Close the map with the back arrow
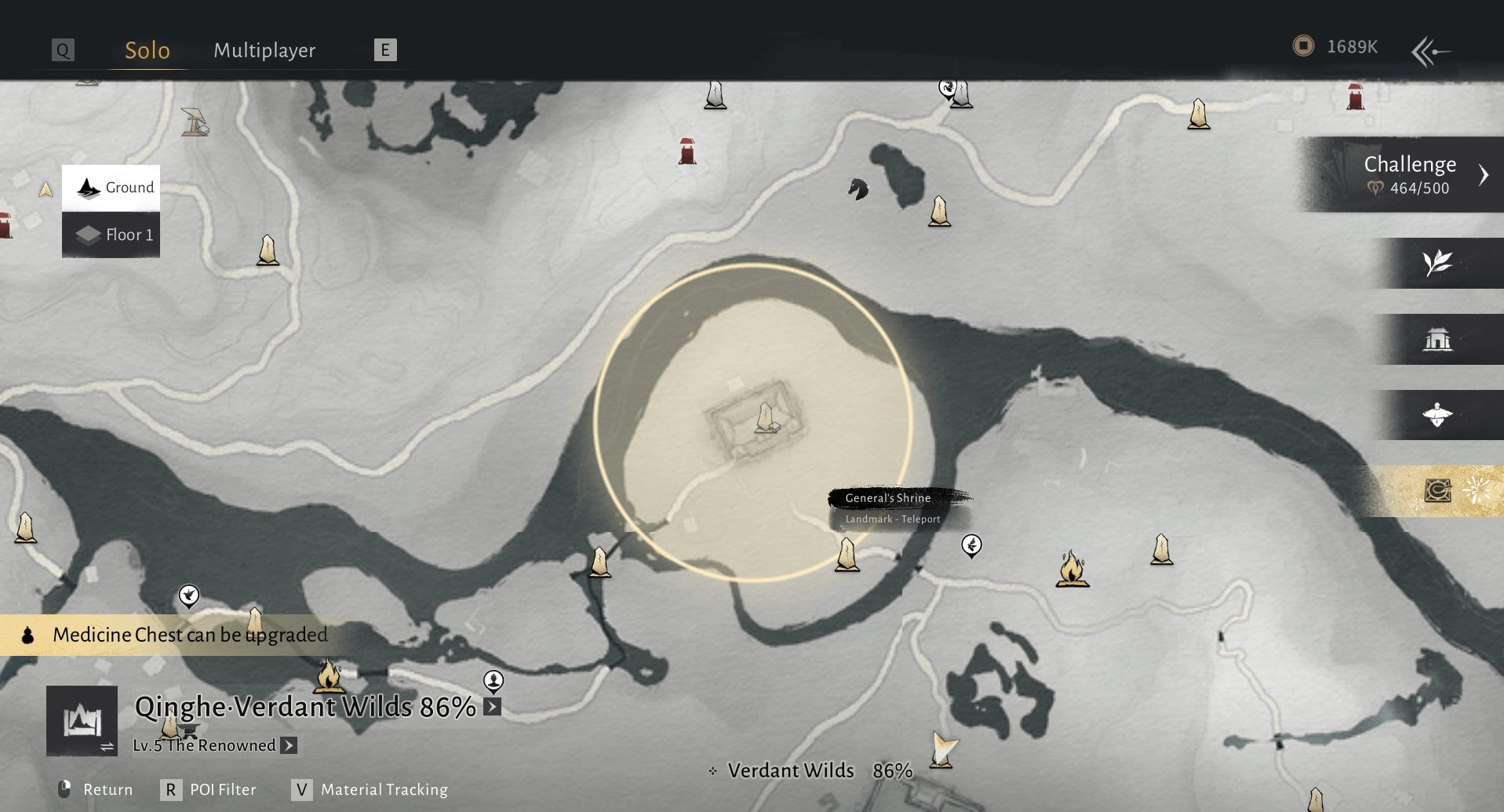The width and height of the screenshot is (1504, 812). click(1430, 52)
